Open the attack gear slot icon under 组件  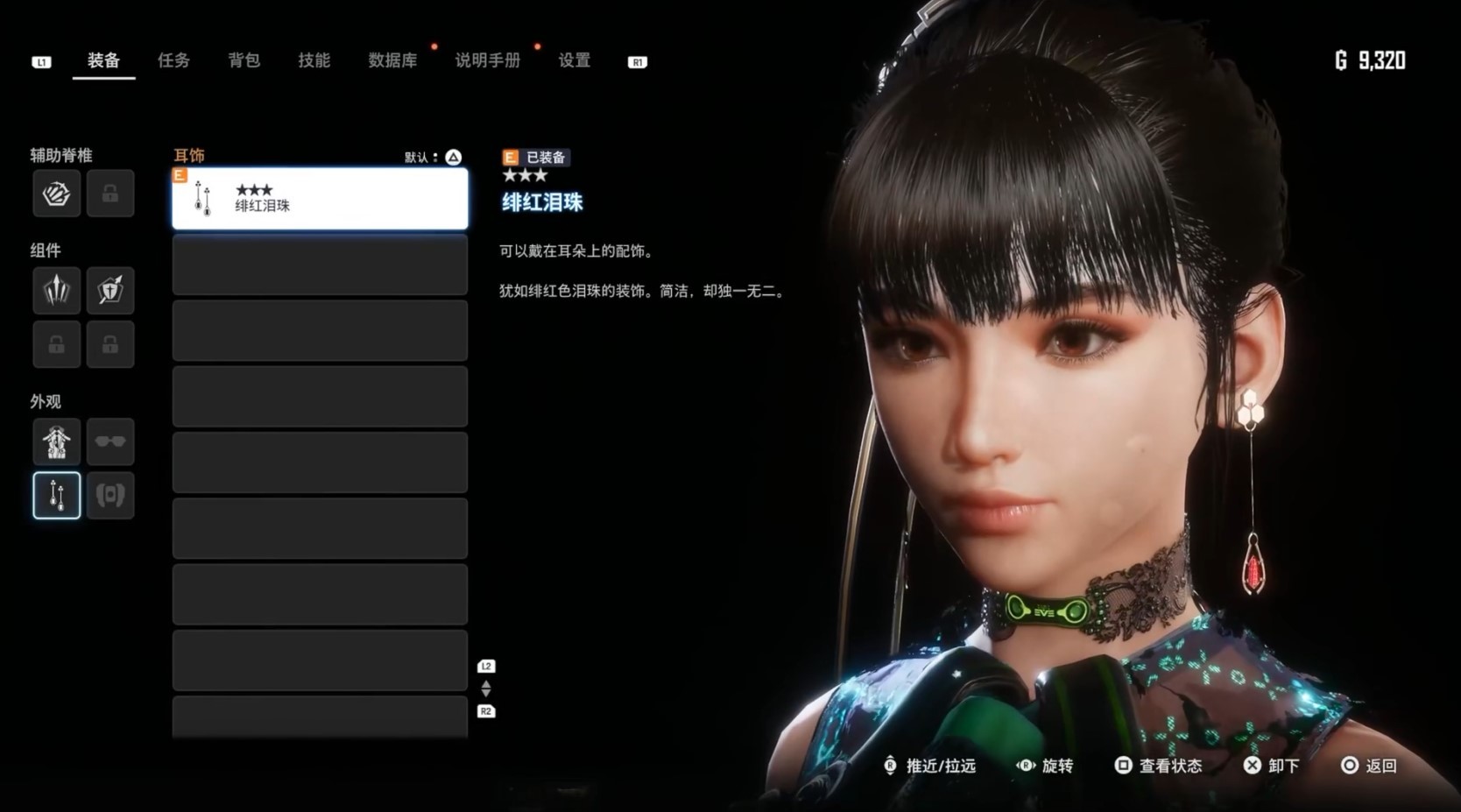[x=56, y=291]
